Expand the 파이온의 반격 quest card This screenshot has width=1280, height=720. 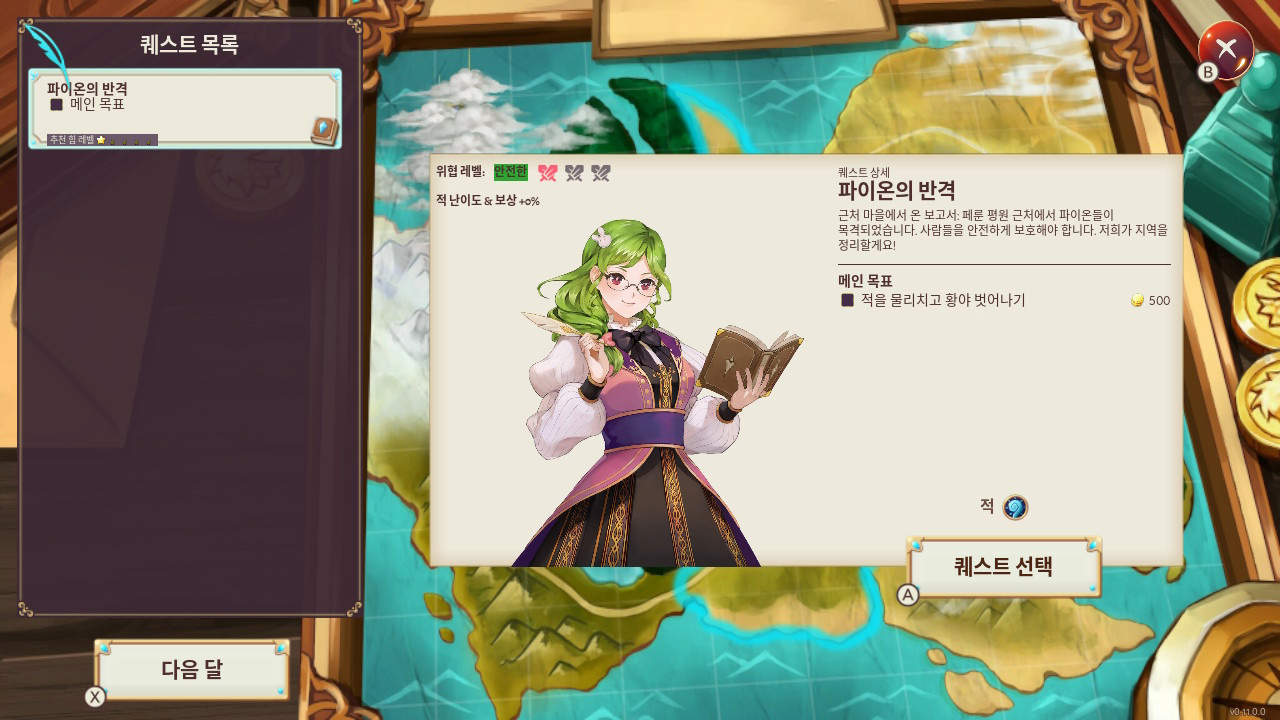pos(185,107)
